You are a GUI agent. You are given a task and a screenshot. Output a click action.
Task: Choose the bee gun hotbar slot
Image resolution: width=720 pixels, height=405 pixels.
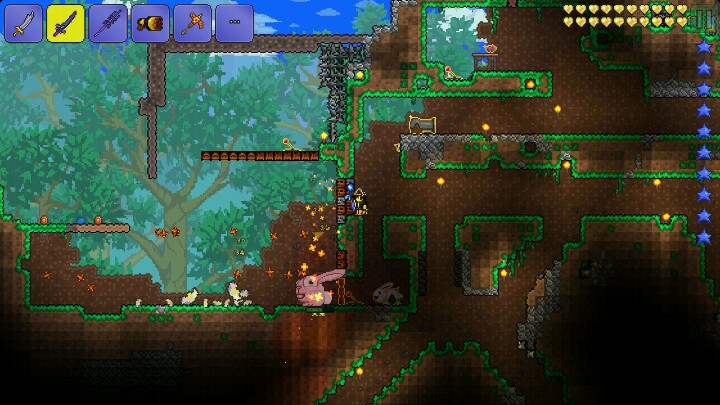150,23
